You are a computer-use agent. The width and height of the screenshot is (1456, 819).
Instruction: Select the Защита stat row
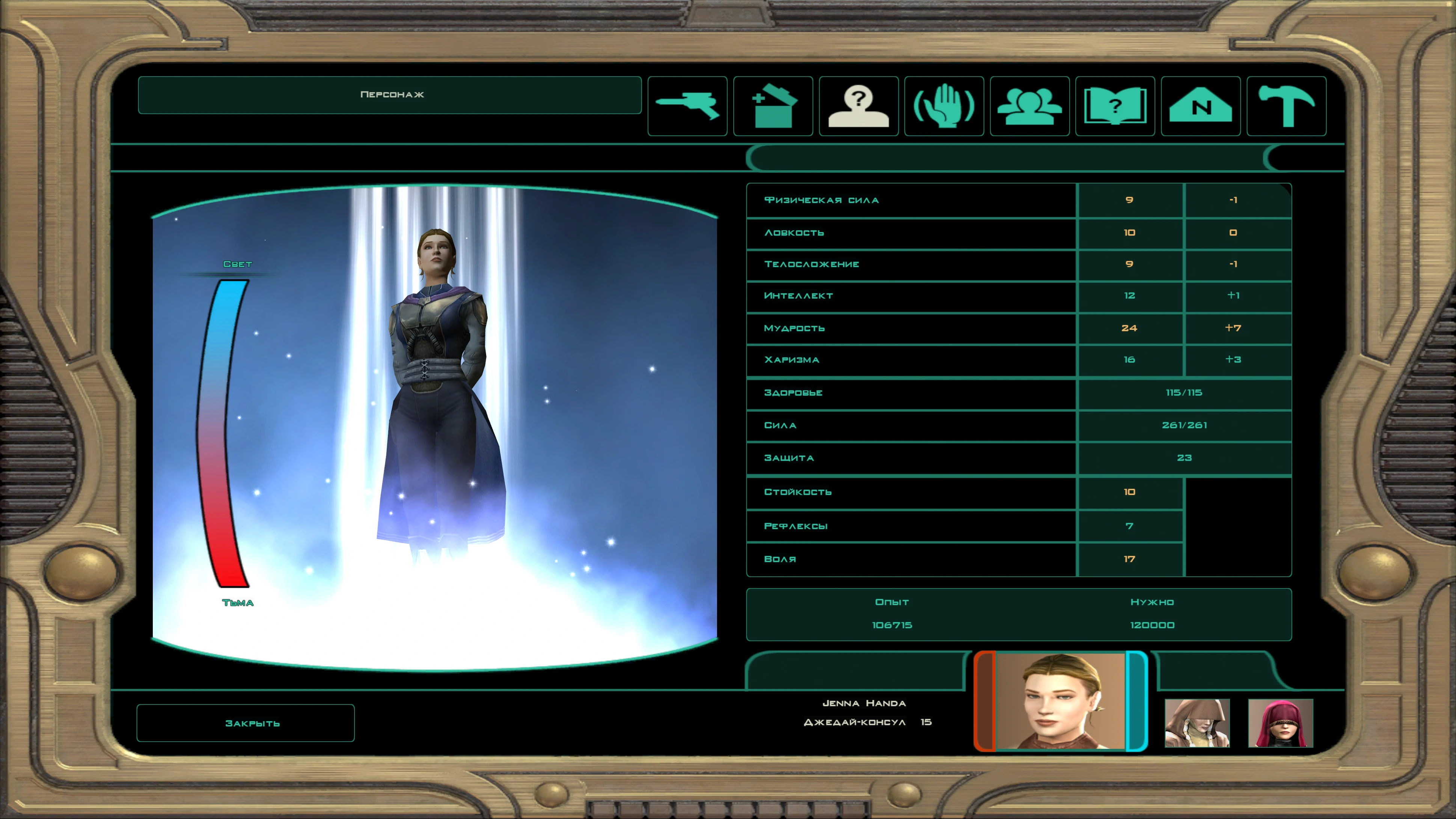(x=910, y=459)
